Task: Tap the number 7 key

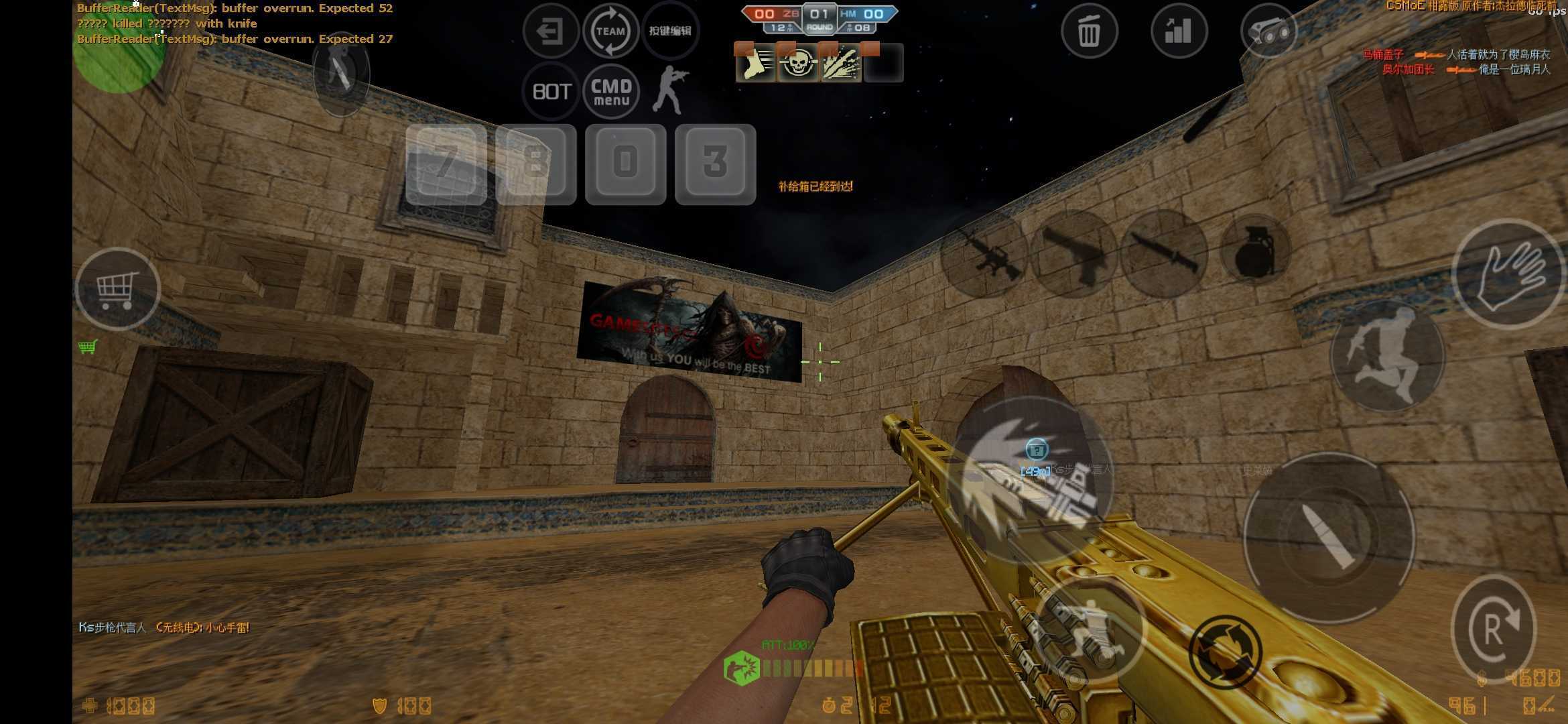Action: (446, 164)
